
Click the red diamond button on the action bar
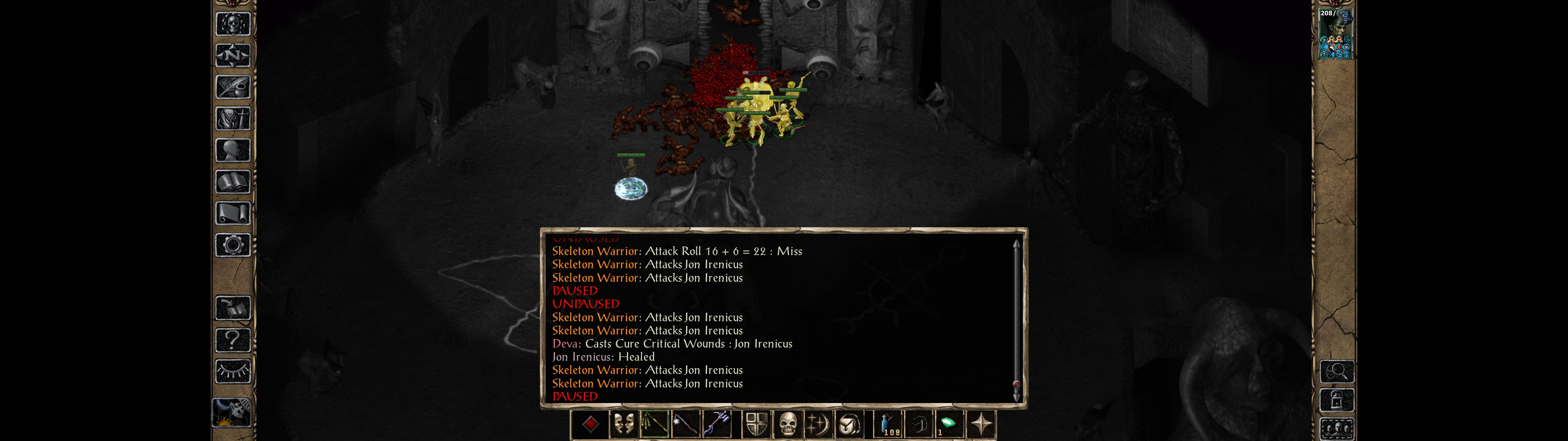point(590,424)
